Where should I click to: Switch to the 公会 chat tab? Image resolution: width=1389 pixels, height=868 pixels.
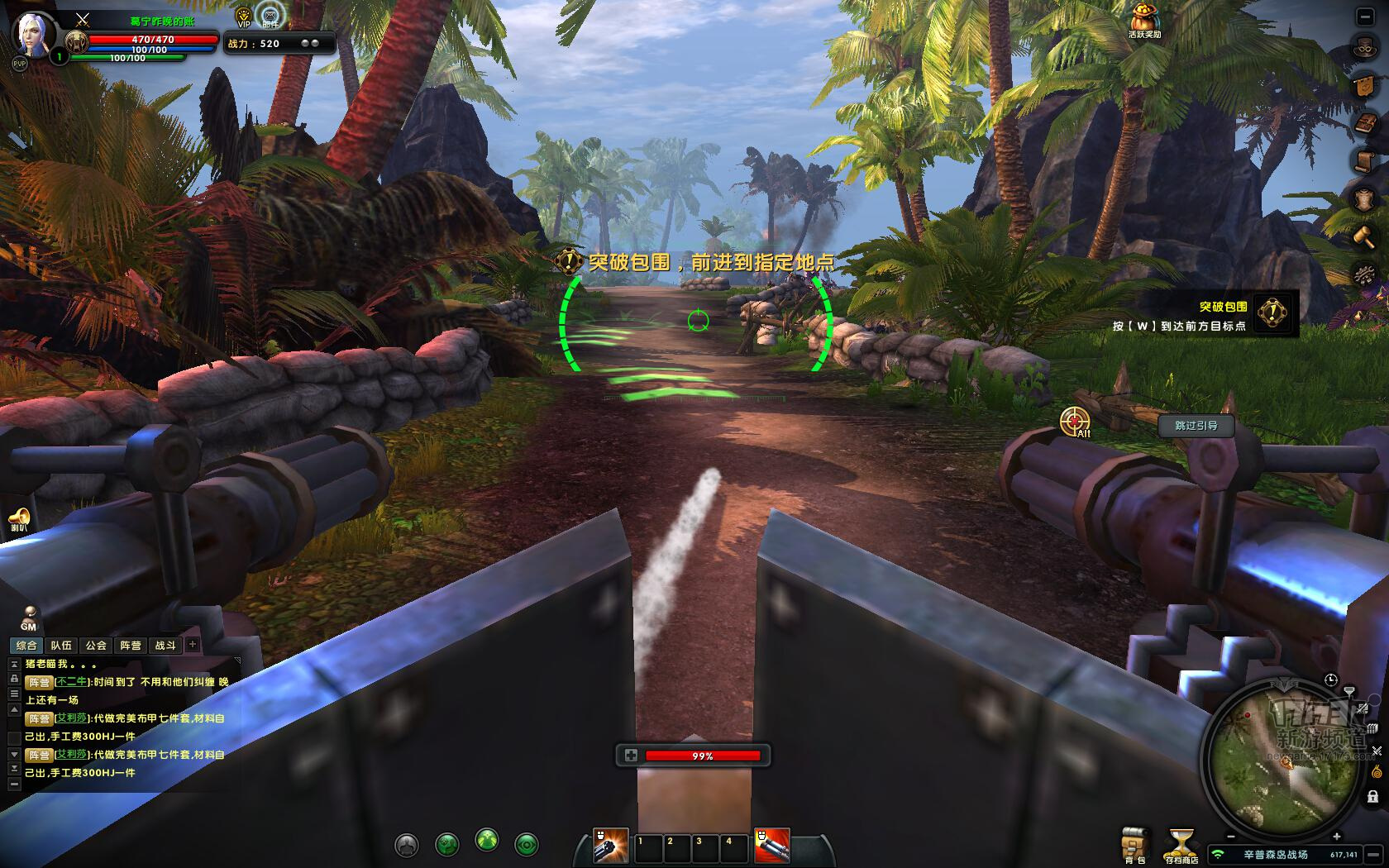tap(96, 645)
